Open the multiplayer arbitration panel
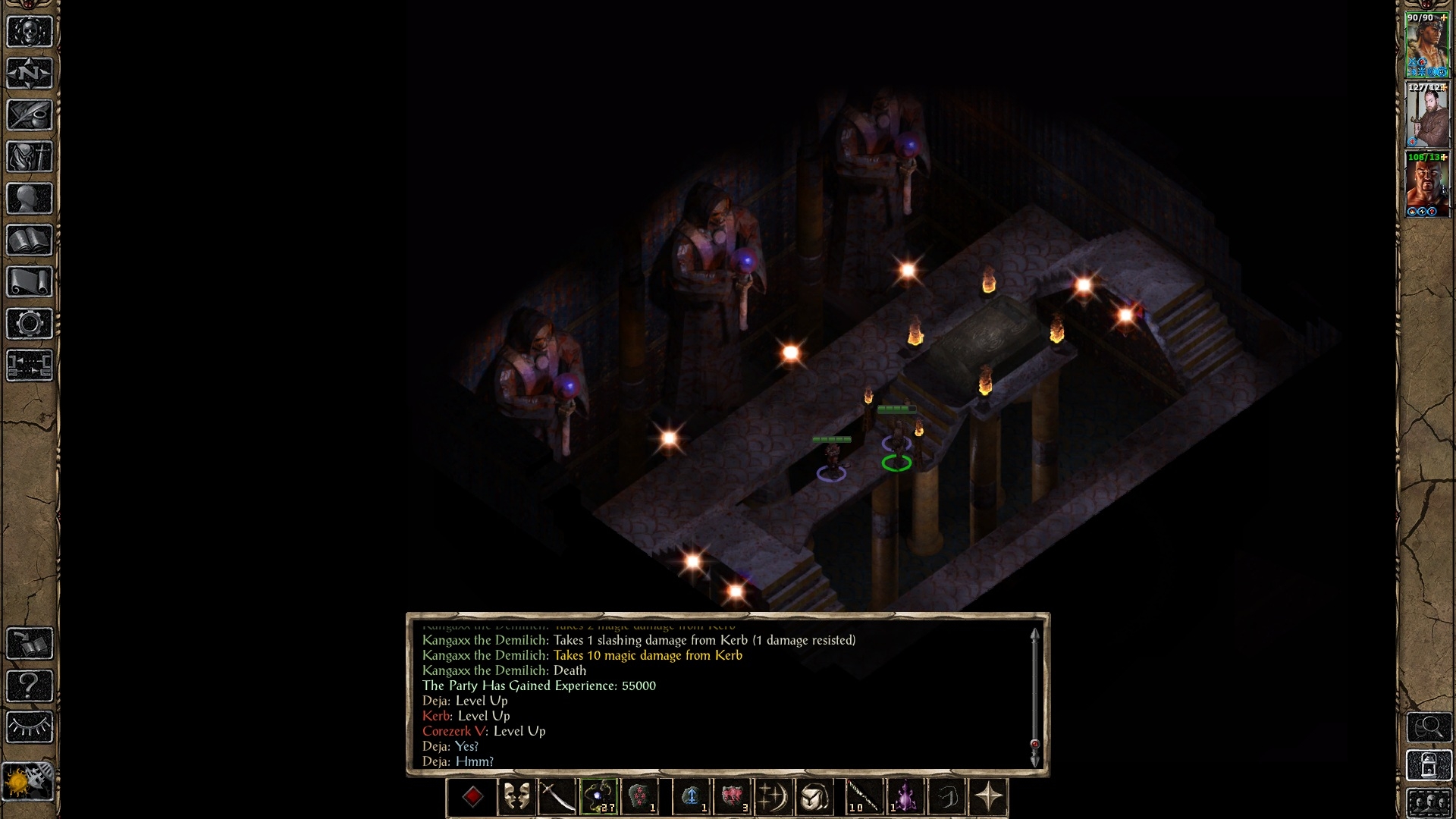Screen dimensions: 1456x819 (x=30, y=365)
